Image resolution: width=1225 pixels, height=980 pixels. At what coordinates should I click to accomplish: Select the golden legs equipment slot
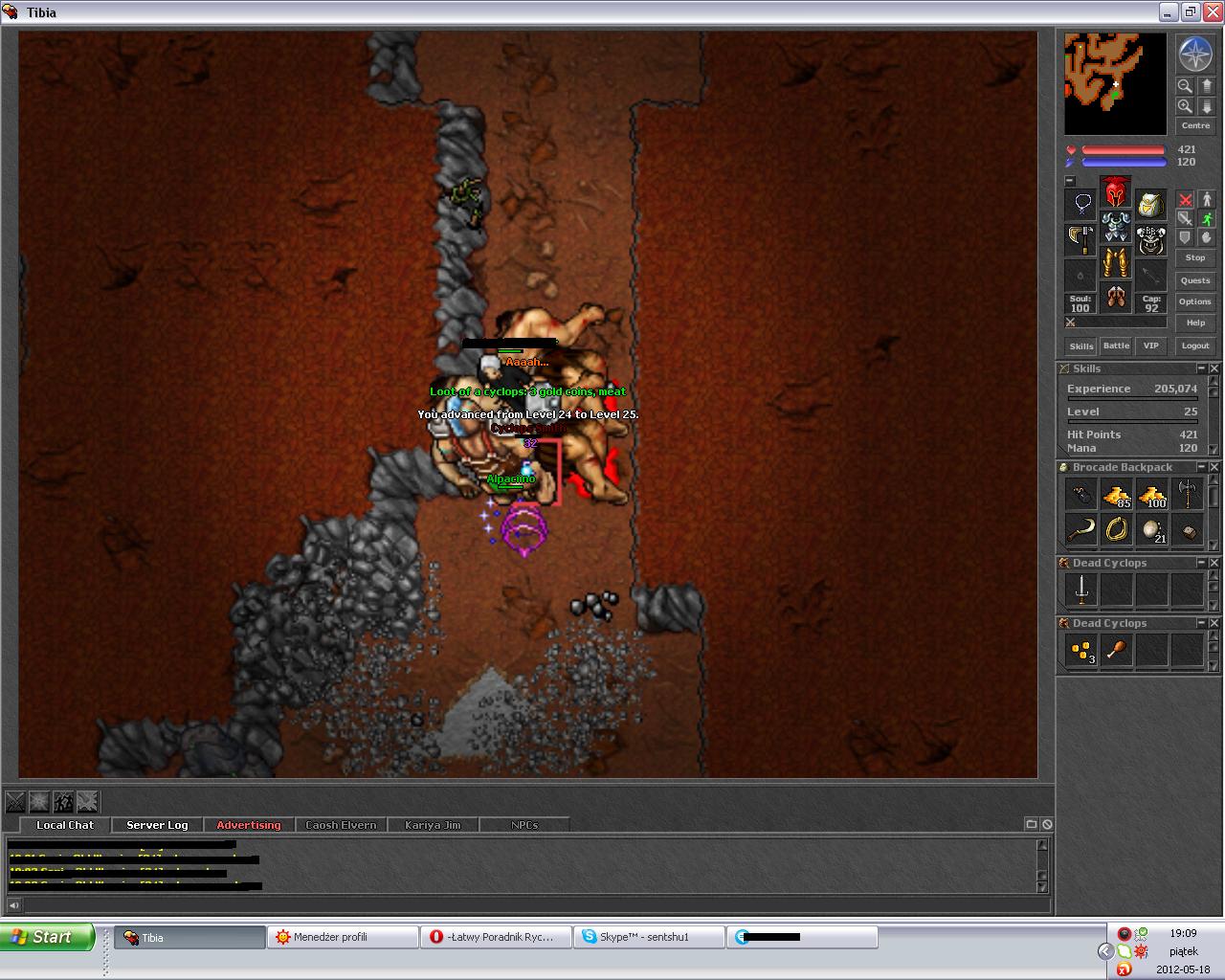[1115, 261]
